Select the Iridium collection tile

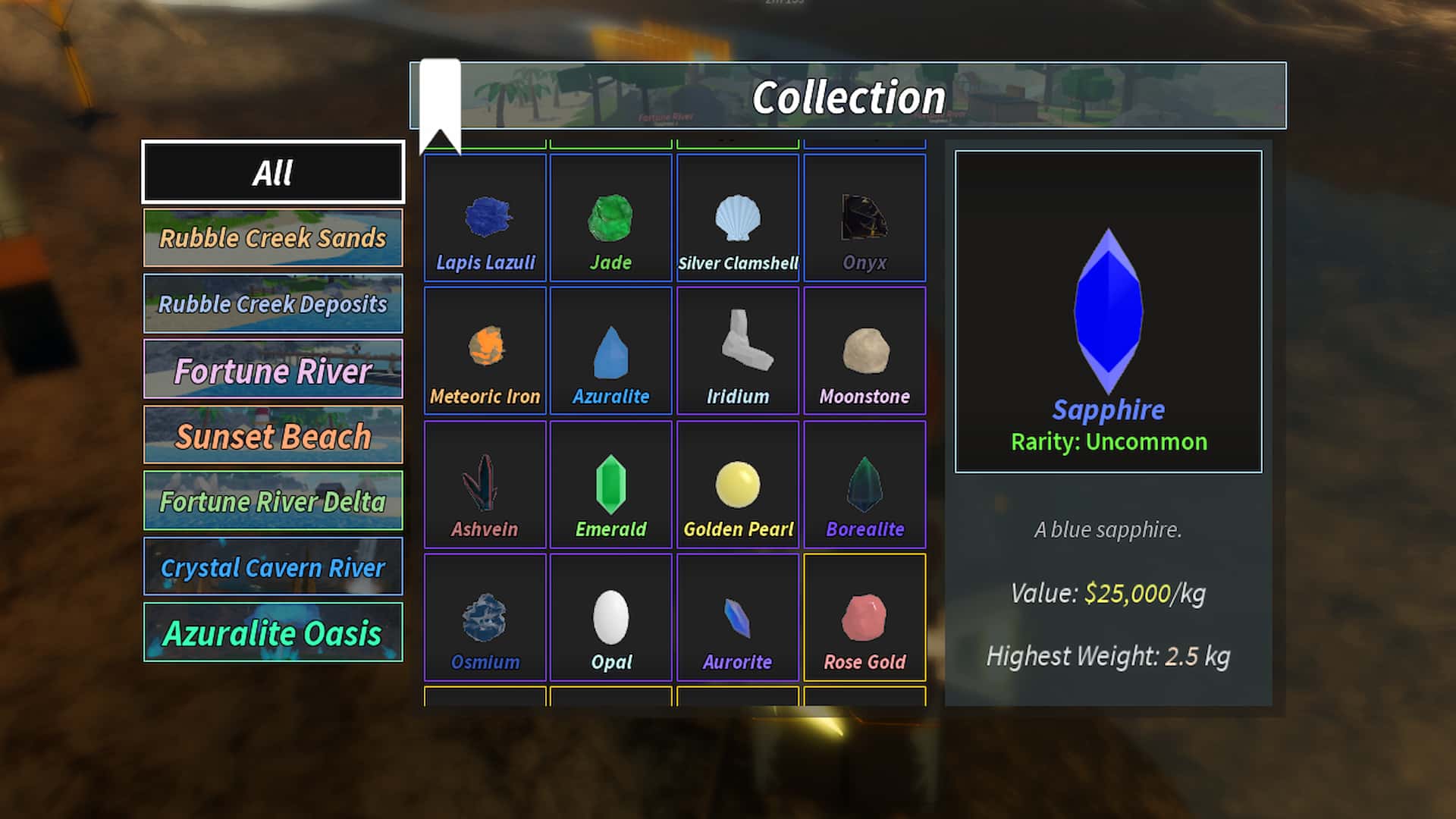point(738,351)
